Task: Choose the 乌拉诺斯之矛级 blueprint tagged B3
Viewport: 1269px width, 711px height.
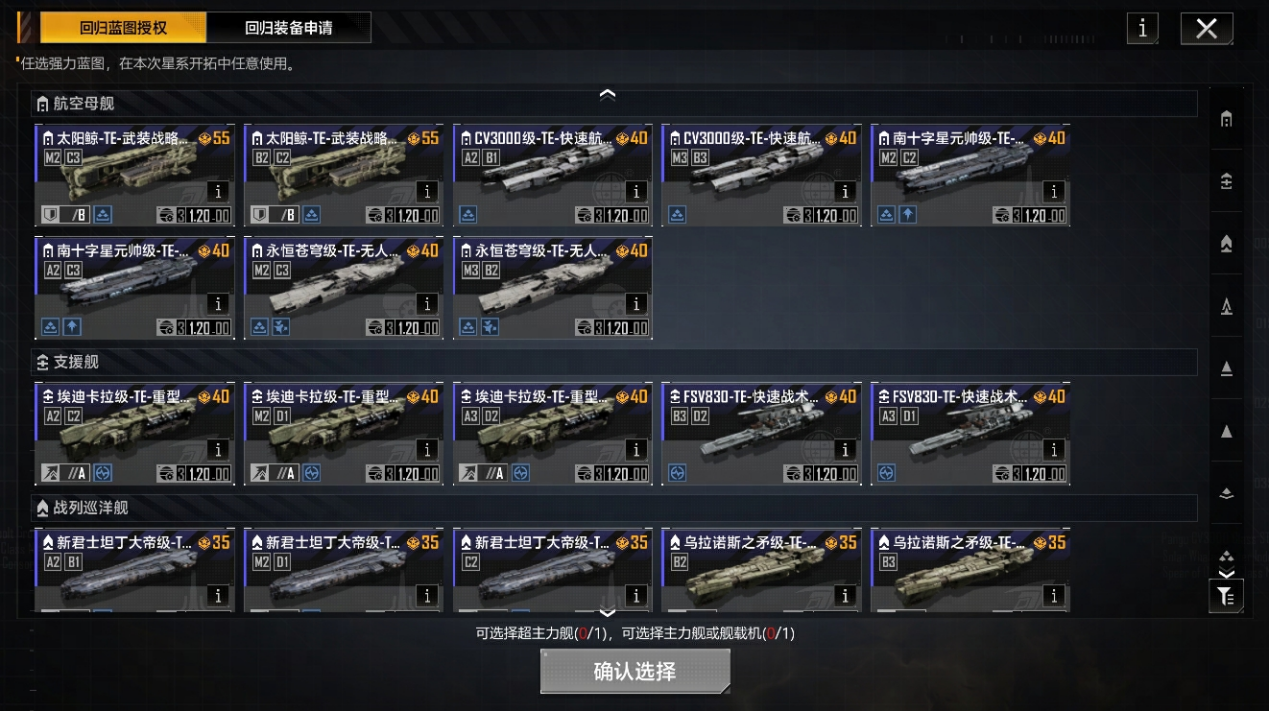Action: point(970,570)
